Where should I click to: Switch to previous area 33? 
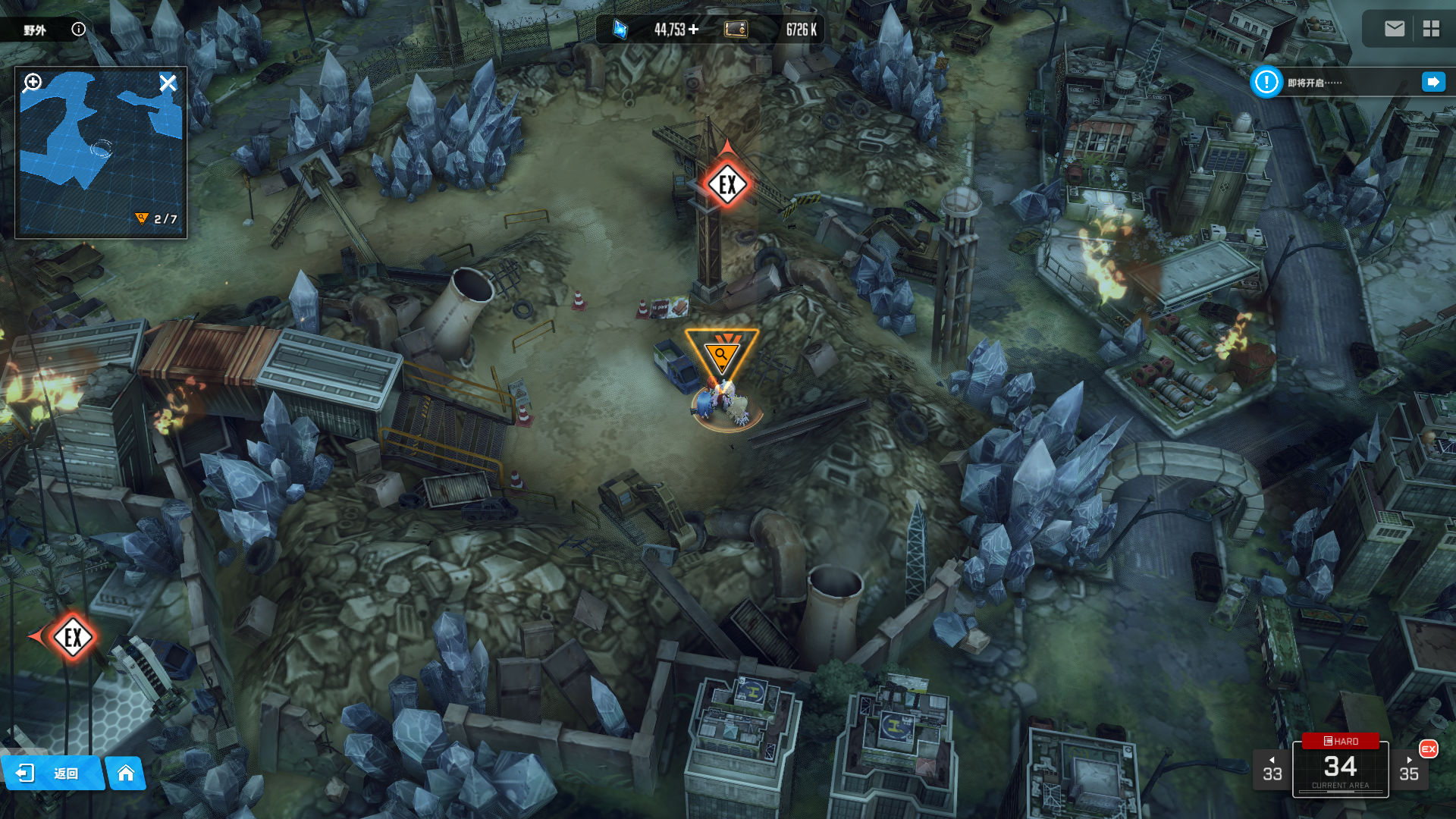pyautogui.click(x=1272, y=770)
